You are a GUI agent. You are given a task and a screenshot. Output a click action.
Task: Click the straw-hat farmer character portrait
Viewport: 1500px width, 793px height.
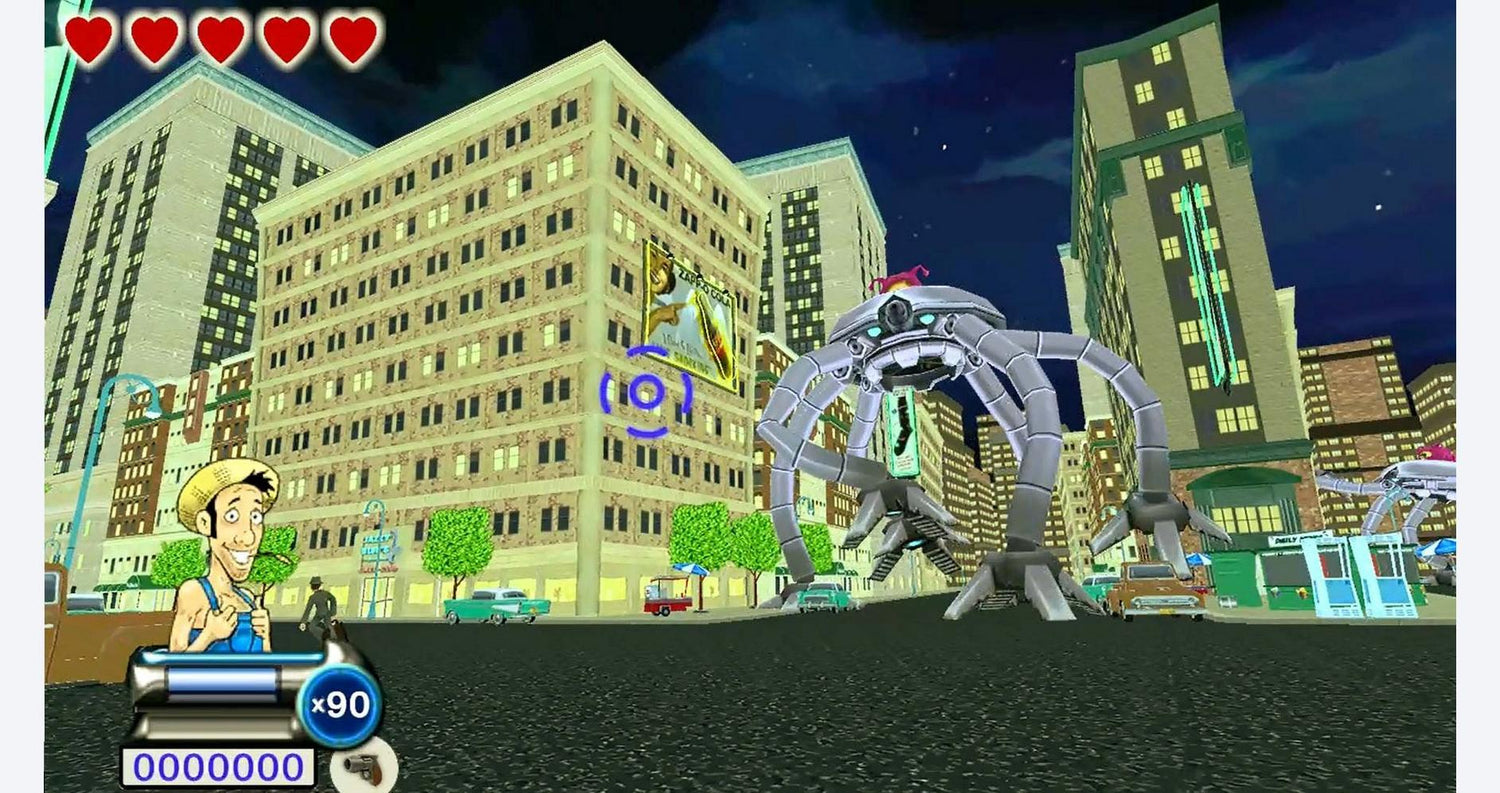pyautogui.click(x=228, y=556)
